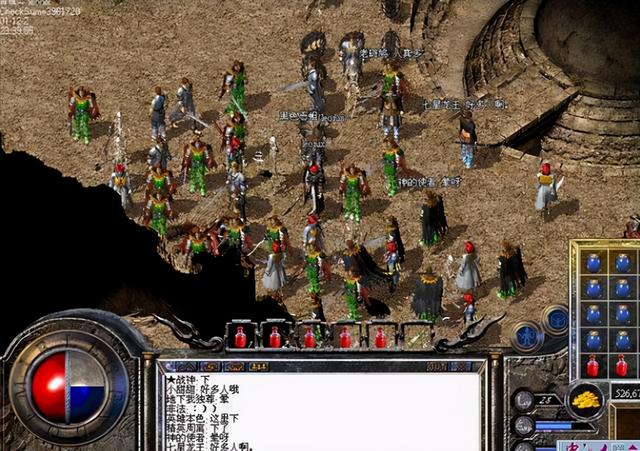Click the gold coin pile icon
This screenshot has width=640, height=451.
tap(586, 399)
